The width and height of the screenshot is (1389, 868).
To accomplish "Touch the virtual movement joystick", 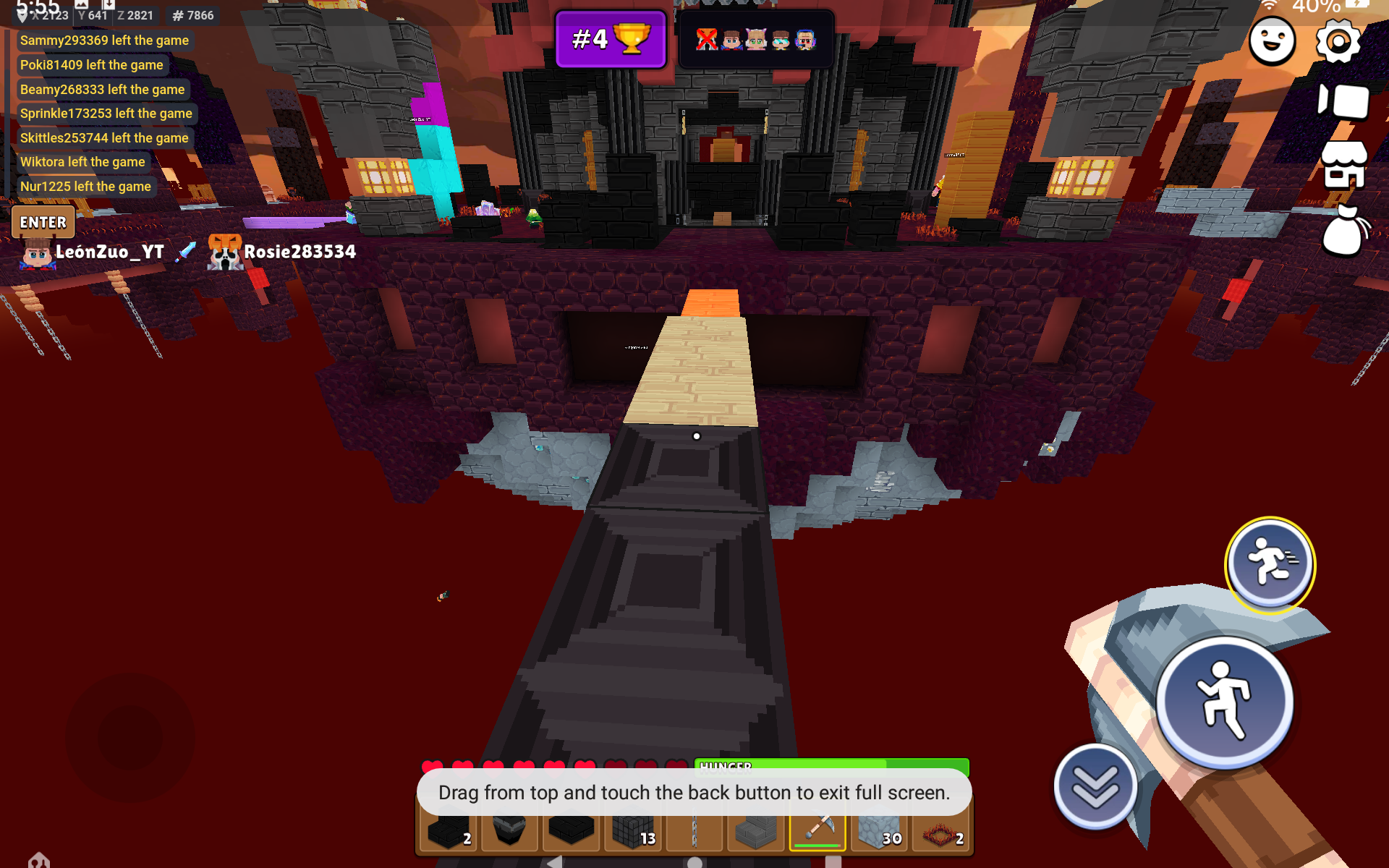I will coord(130,737).
